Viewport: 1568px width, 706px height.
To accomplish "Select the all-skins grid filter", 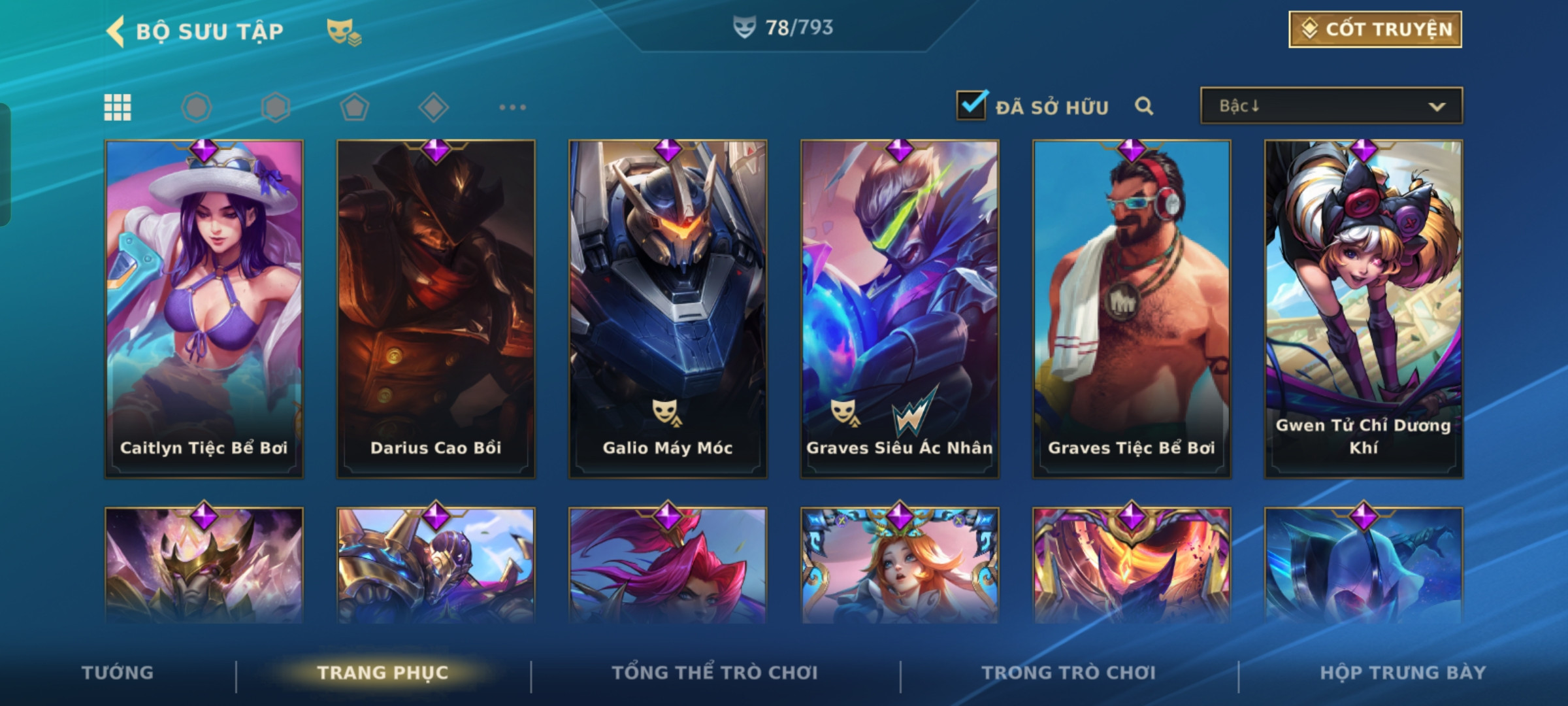I will click(x=118, y=107).
